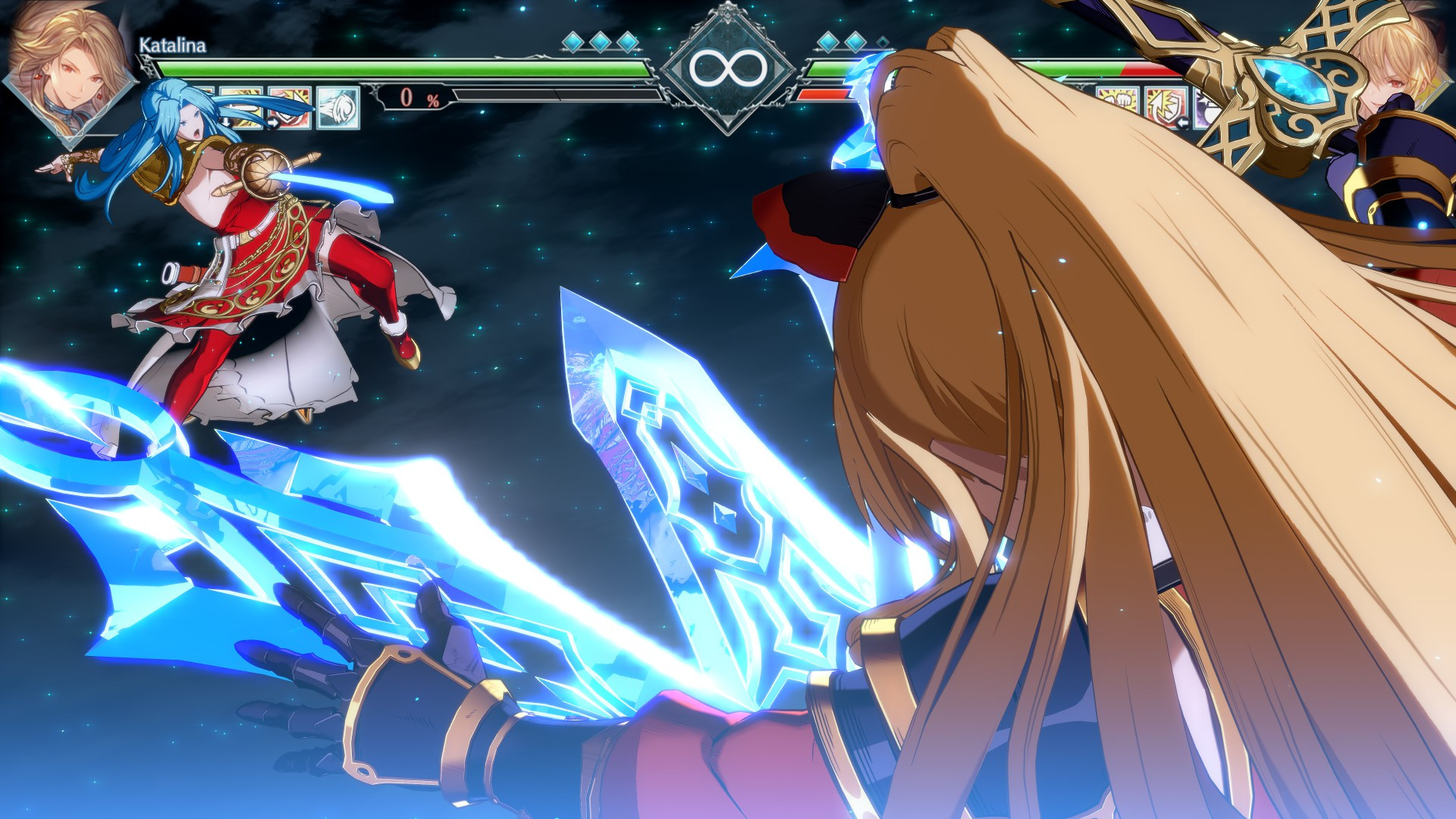Select the Katalina name label
Screen dimensions: 1456x819
coord(171,47)
